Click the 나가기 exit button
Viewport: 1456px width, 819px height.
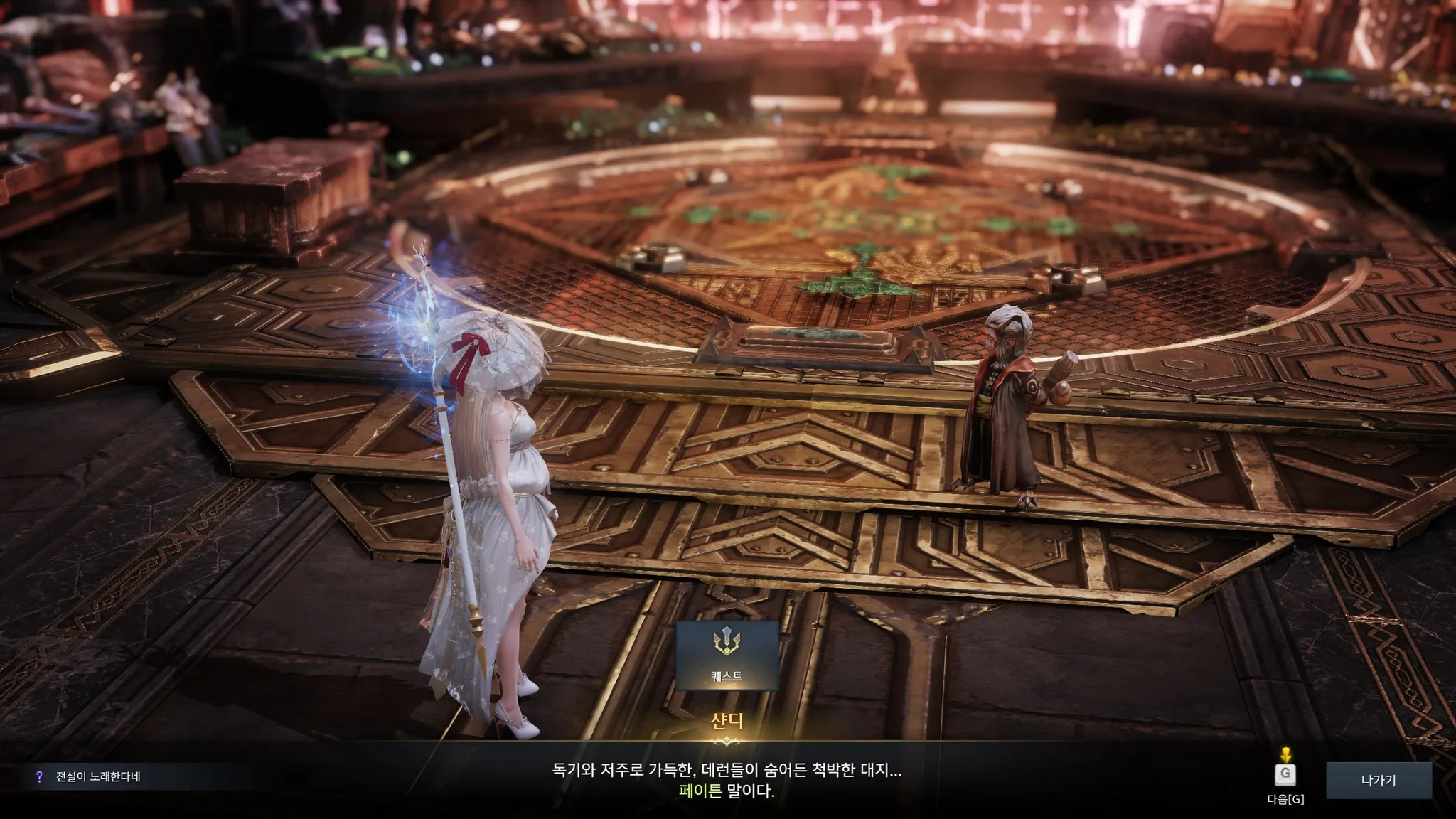(x=1378, y=781)
